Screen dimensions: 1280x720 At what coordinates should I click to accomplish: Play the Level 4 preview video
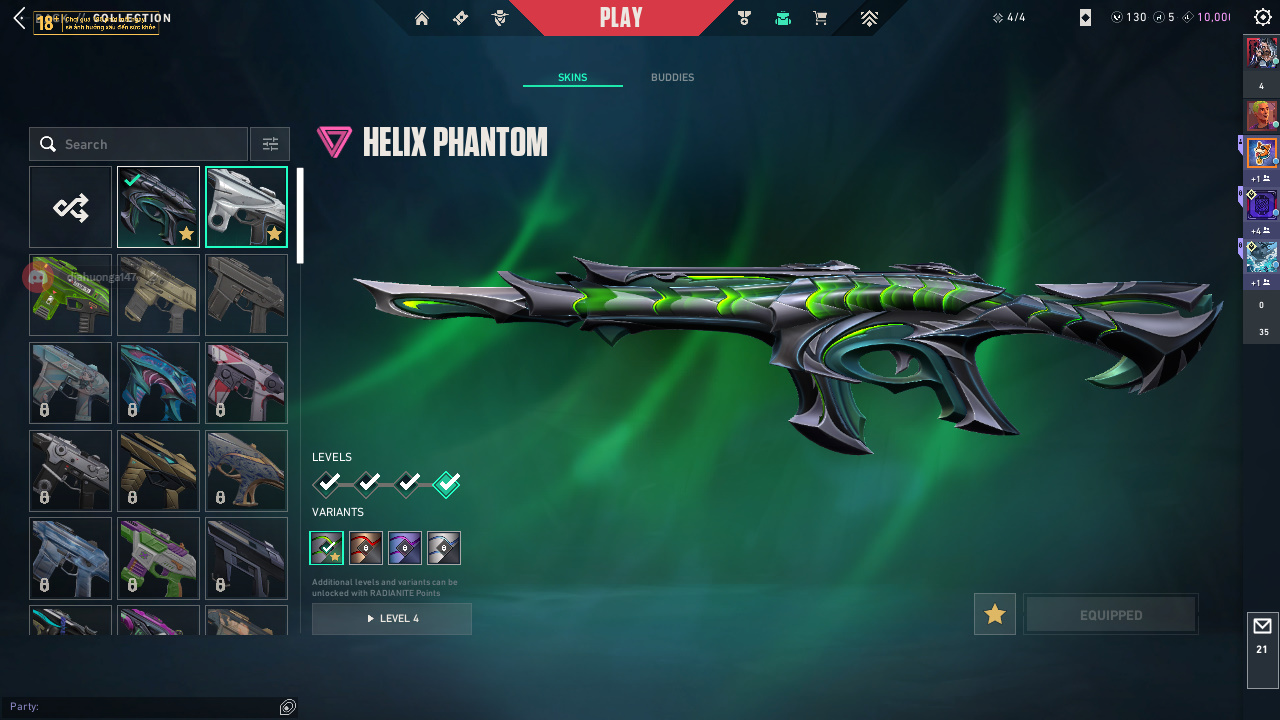point(392,619)
